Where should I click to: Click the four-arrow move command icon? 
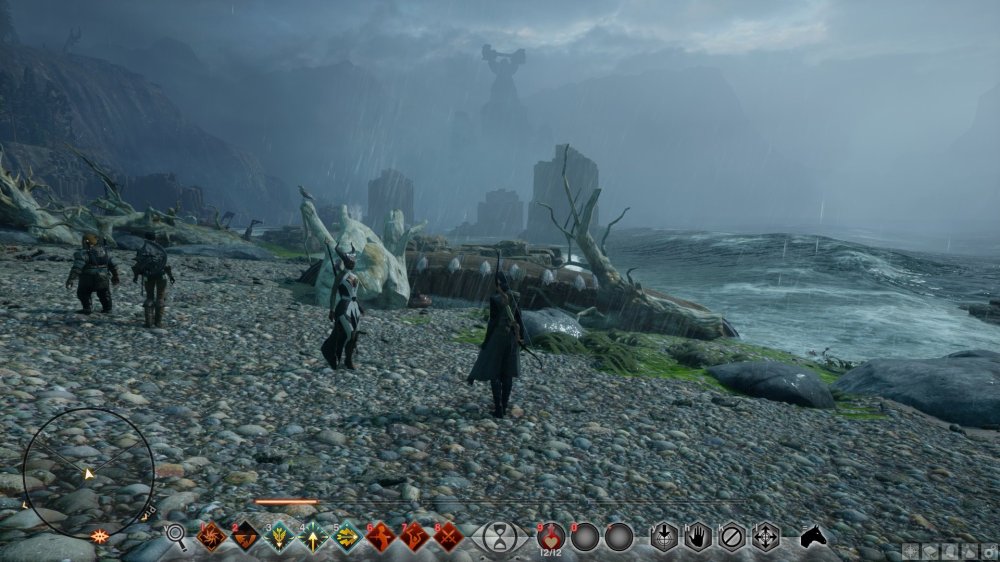pos(766,537)
